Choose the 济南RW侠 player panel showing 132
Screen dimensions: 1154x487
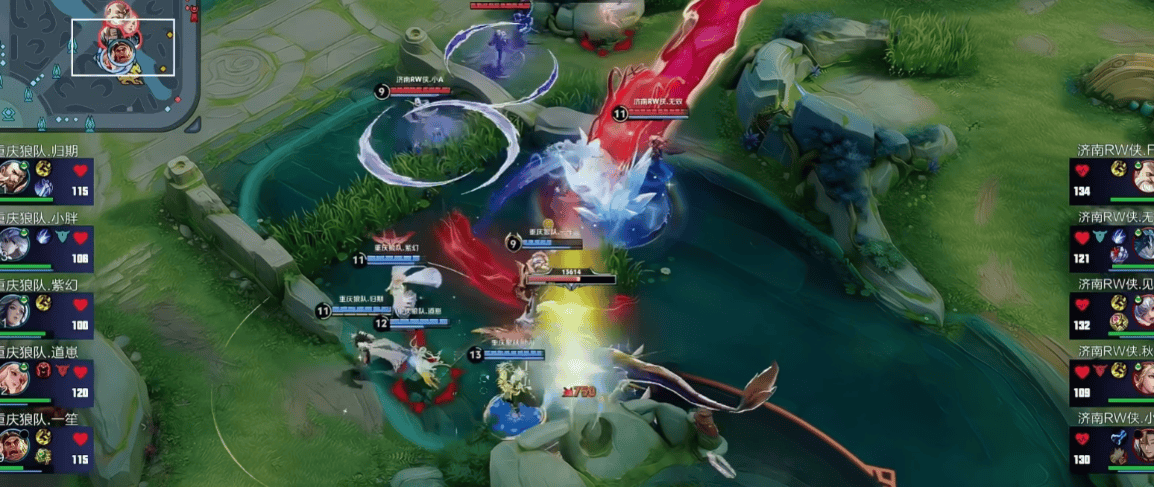click(1112, 313)
